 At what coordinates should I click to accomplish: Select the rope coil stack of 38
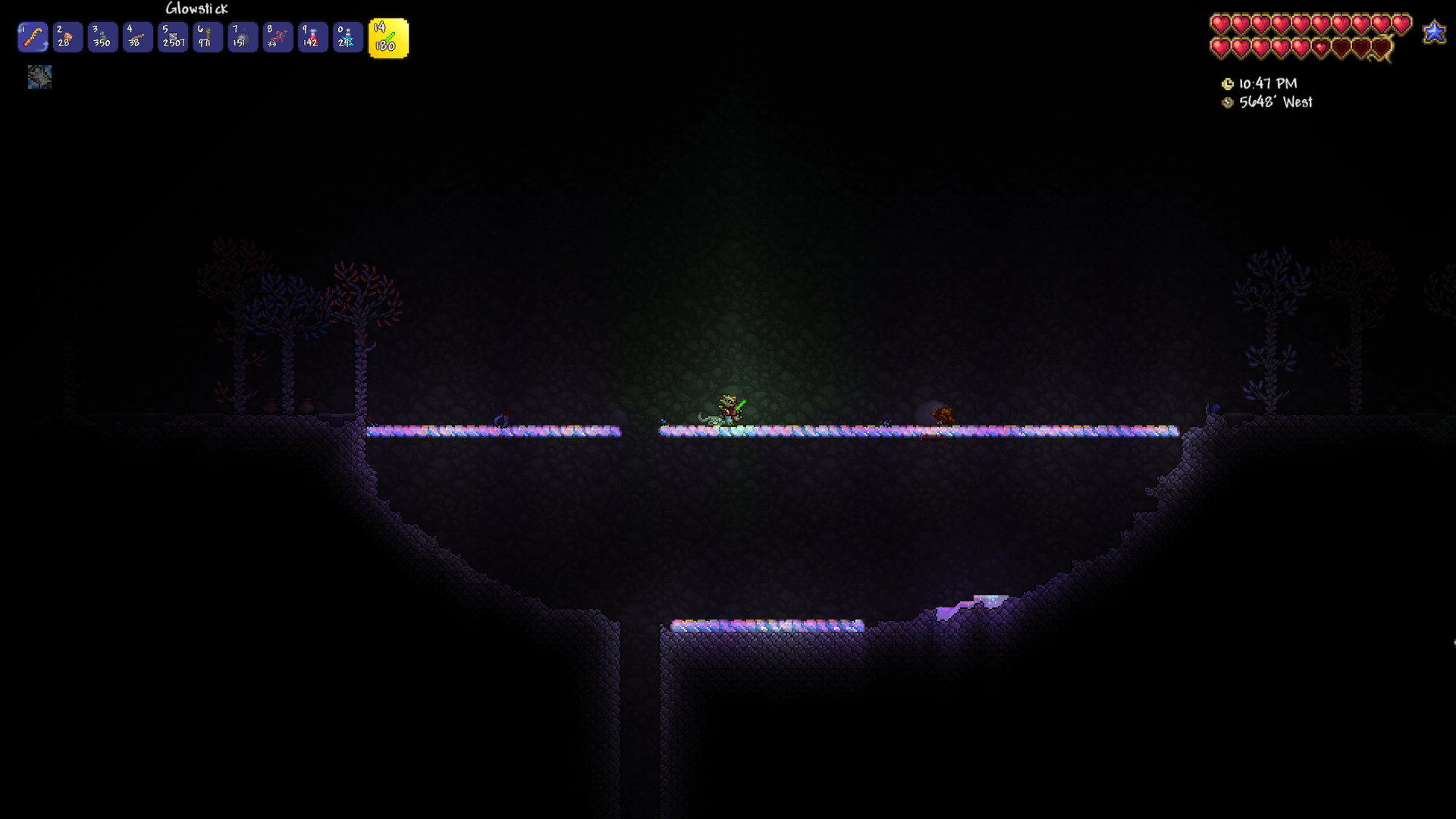137,37
